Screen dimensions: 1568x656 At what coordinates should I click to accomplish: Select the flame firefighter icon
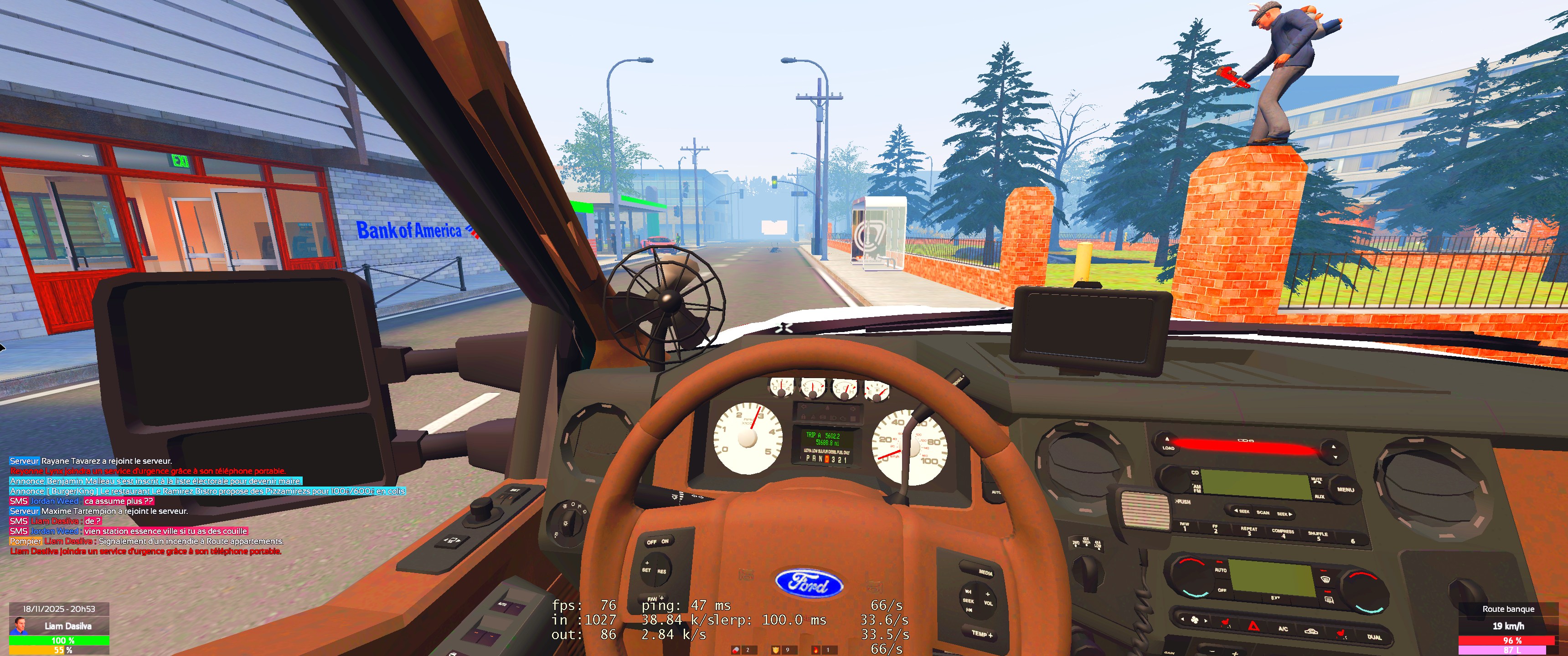815,650
